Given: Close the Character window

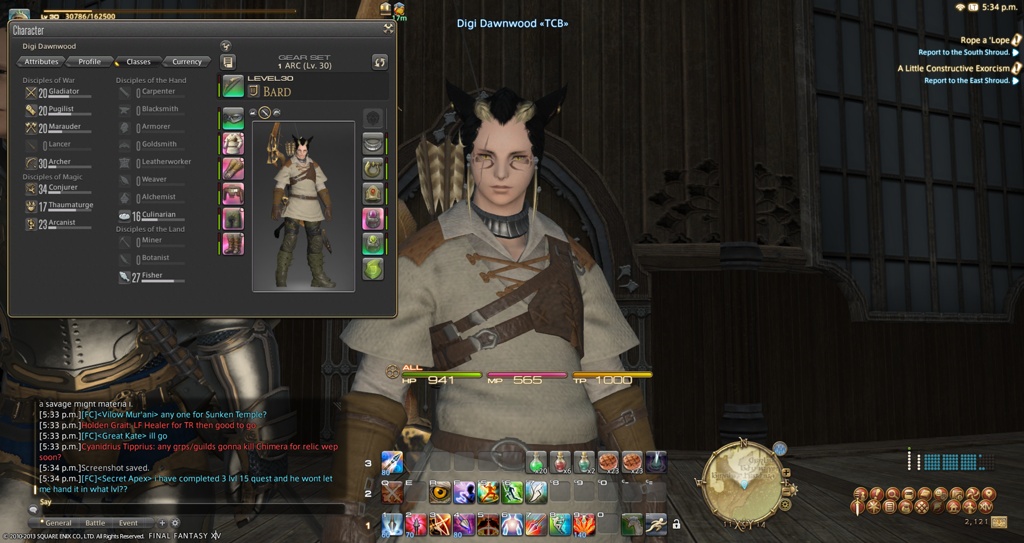Looking at the screenshot, I should [x=388, y=29].
